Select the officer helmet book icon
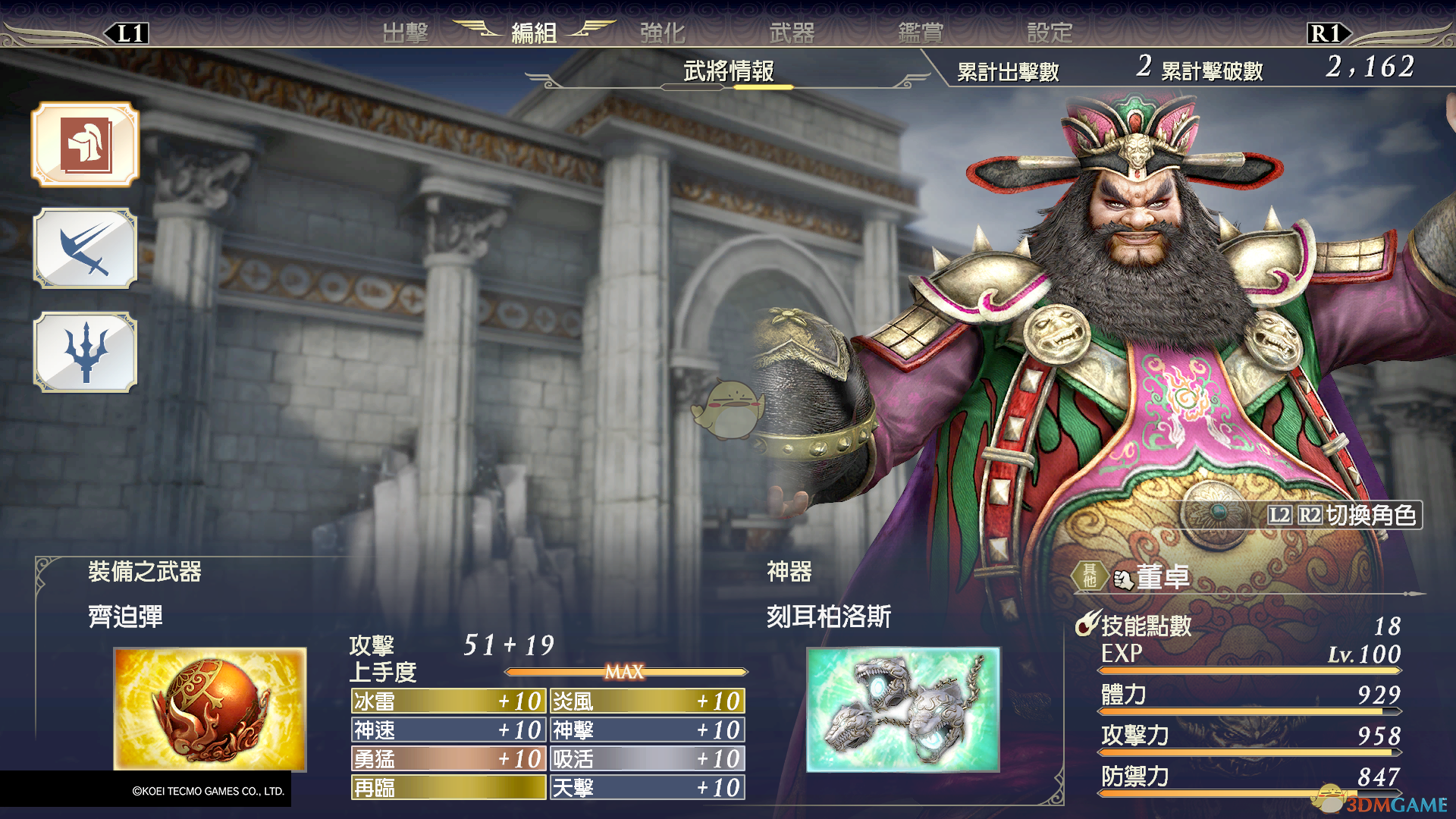This screenshot has height=819, width=1456. pos(85,144)
